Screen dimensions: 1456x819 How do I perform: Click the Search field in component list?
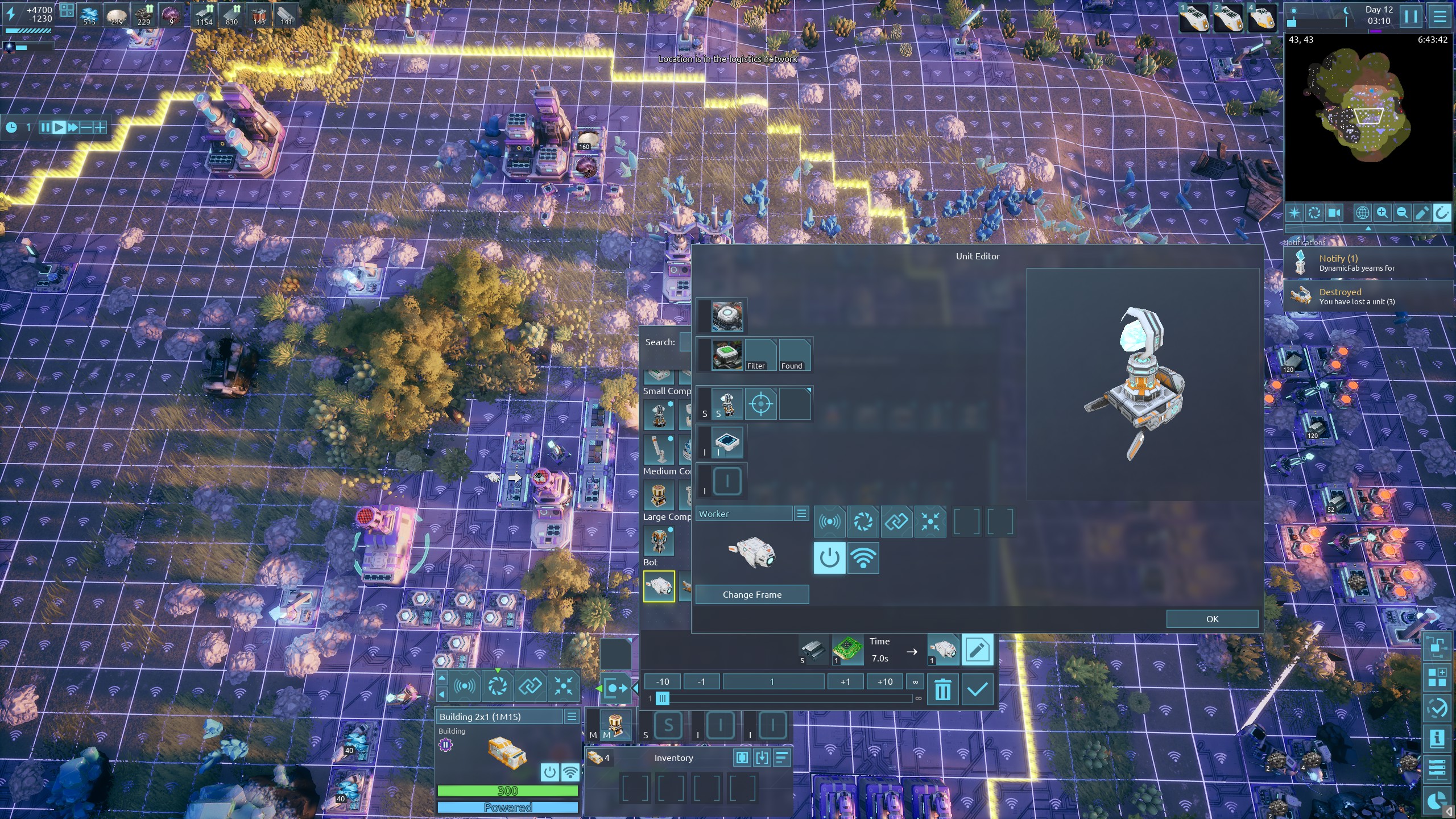(685, 342)
